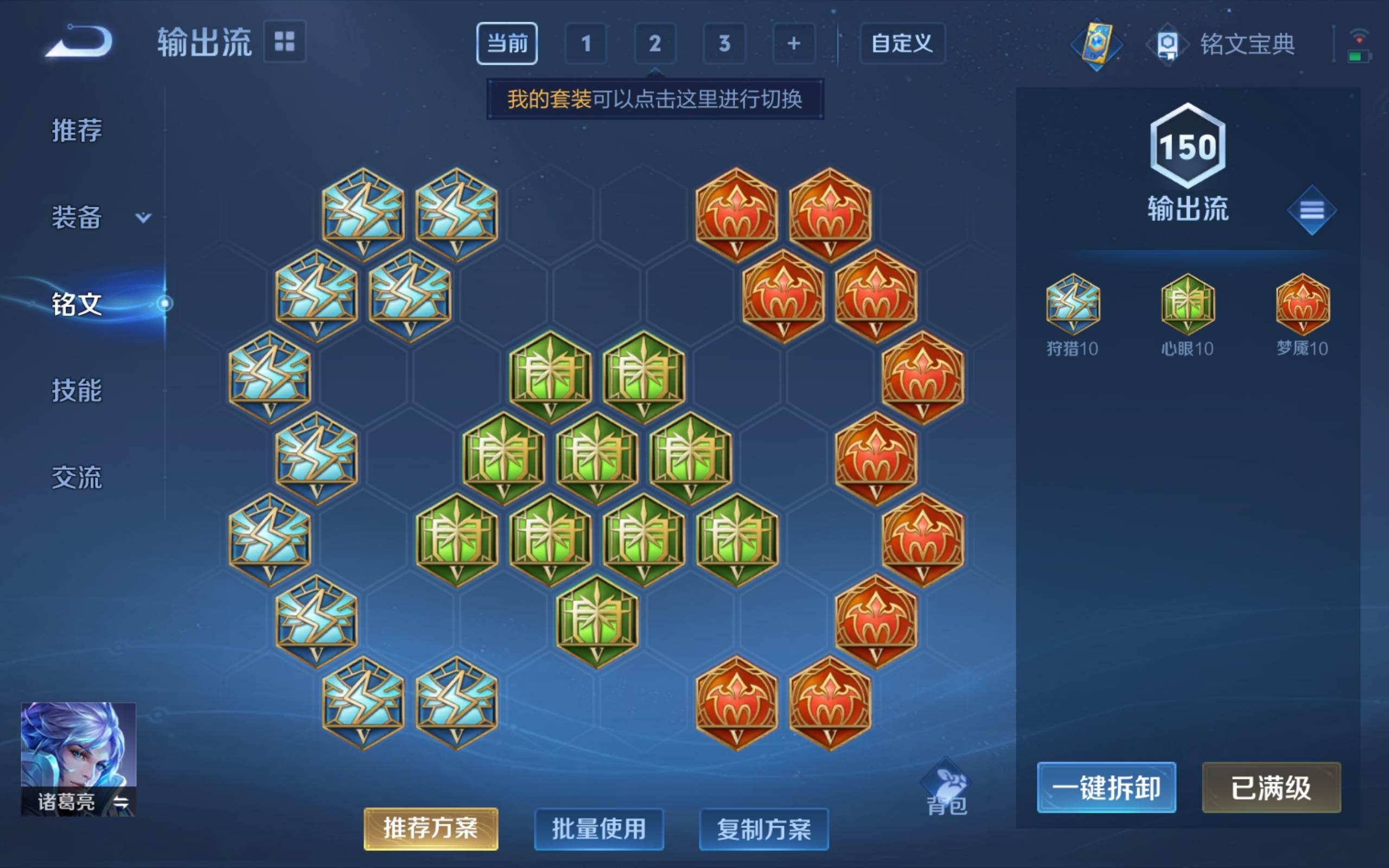Screen dimensions: 1389x868
Task: Change hero via 诸葛亮 portrait
Action: coord(78,758)
